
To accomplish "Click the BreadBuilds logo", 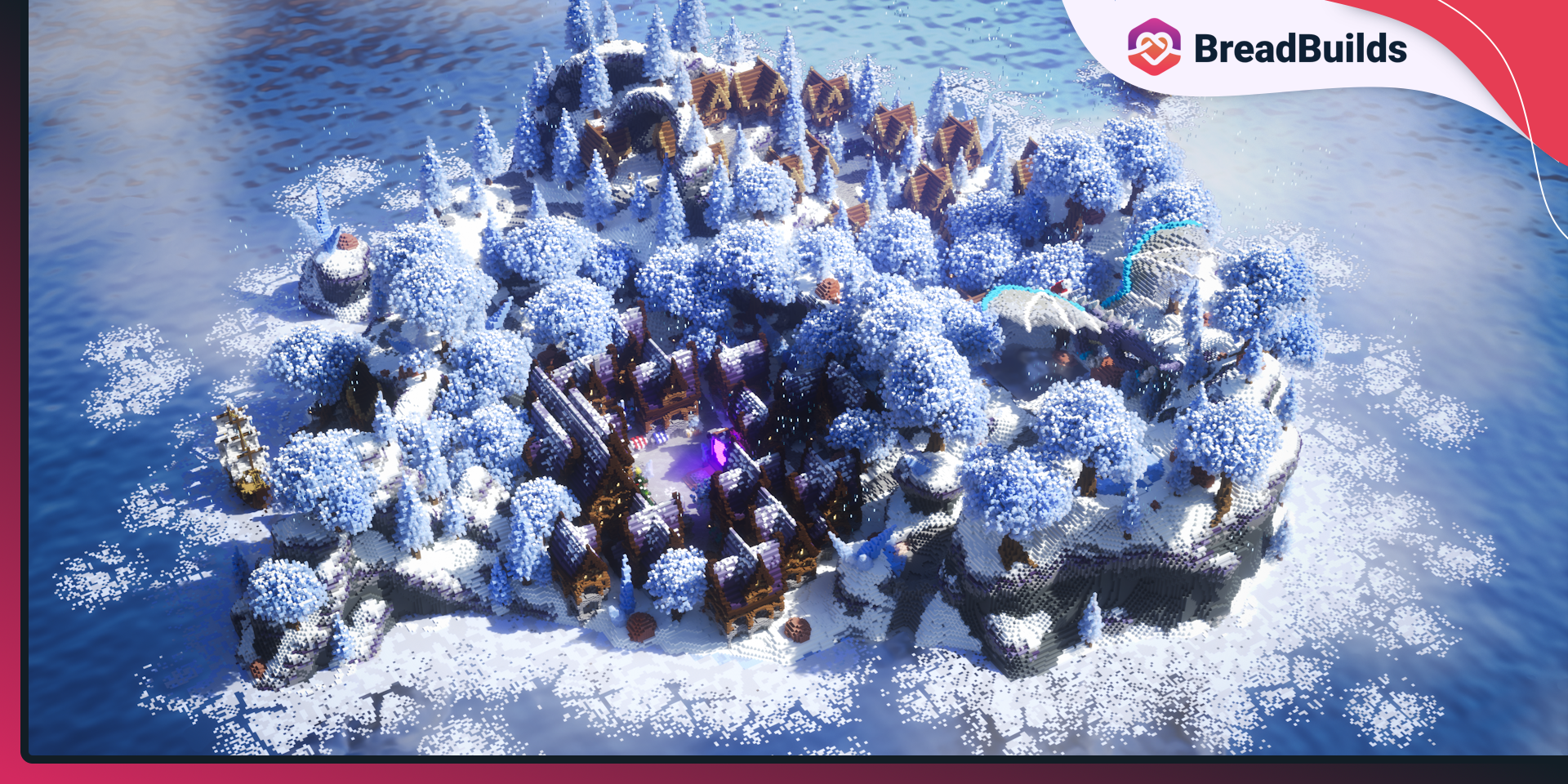I will pos(1267,47).
